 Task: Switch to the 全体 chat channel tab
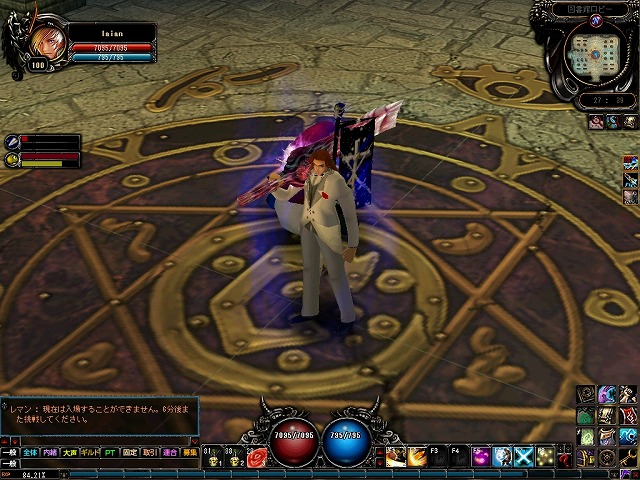29,452
